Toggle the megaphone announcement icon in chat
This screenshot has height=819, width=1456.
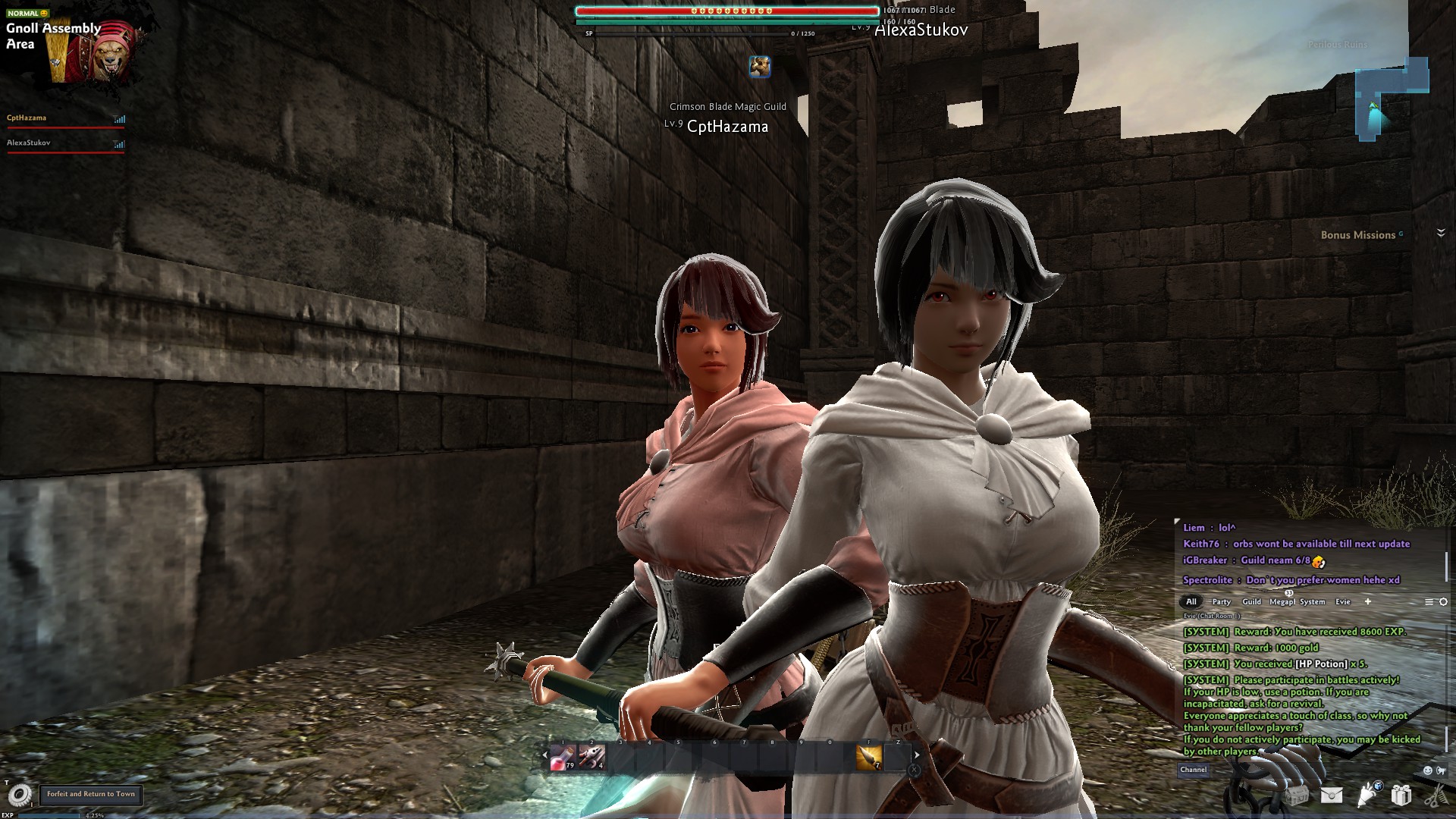(1442, 771)
